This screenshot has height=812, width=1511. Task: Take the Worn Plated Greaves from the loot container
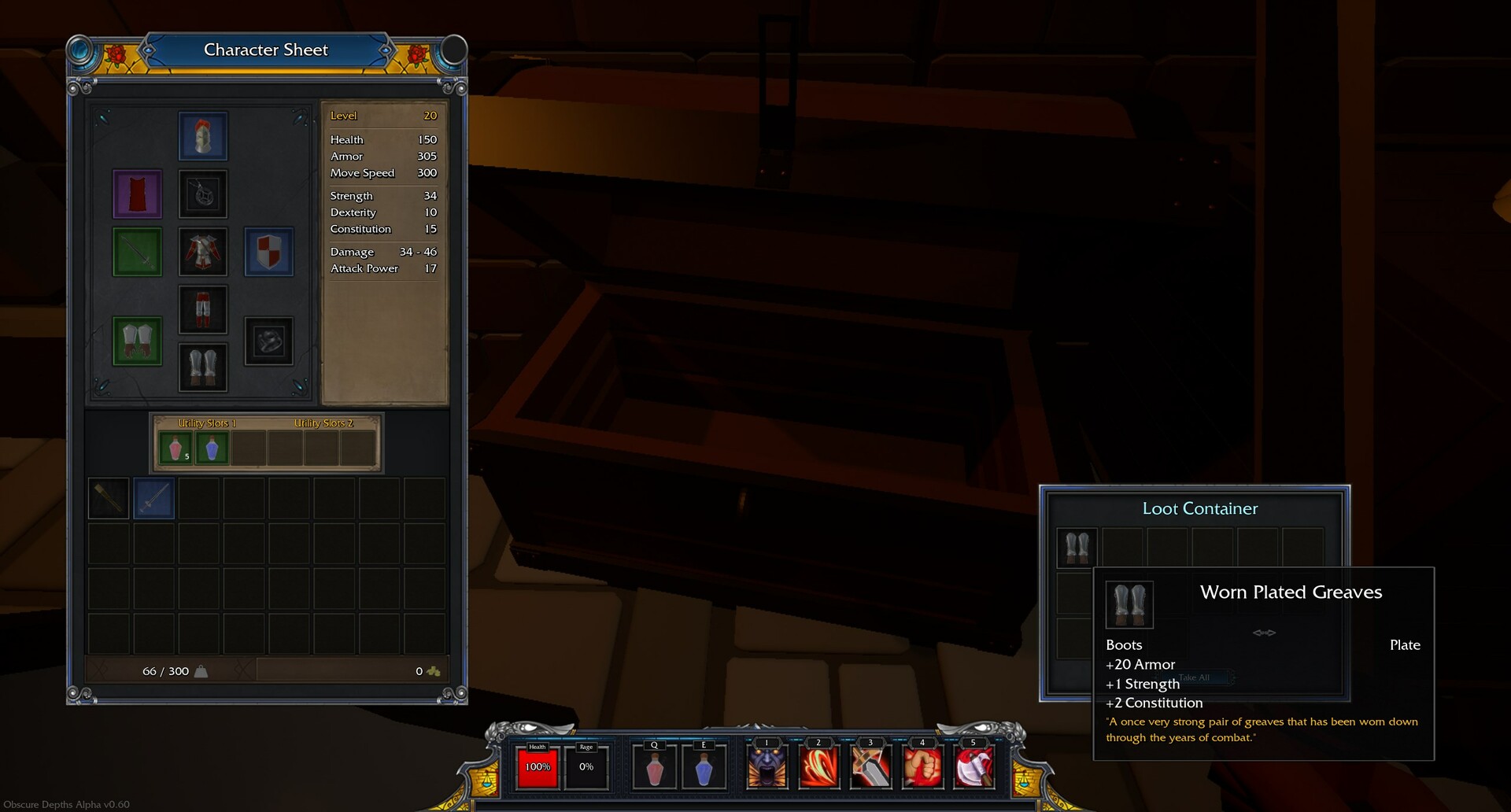pos(1077,547)
